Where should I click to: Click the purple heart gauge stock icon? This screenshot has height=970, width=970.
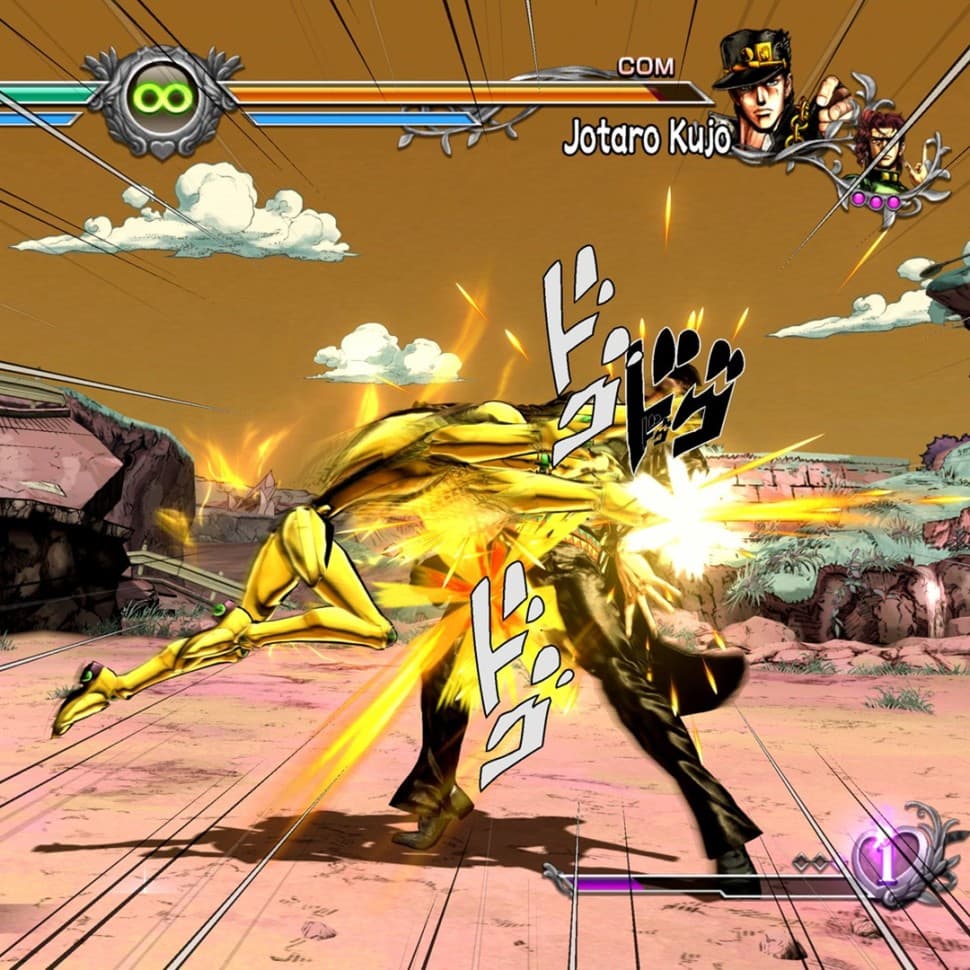point(886,859)
